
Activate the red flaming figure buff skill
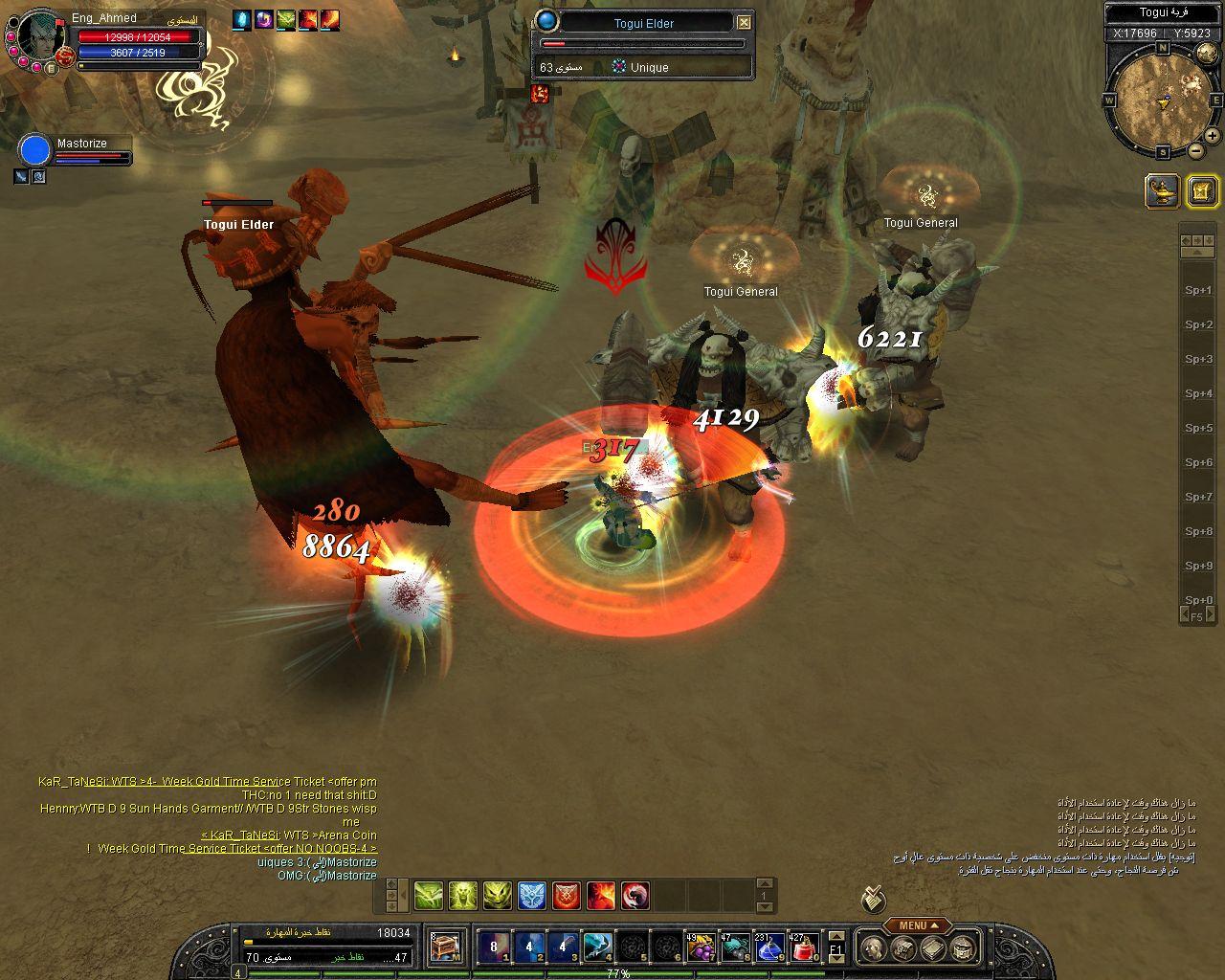tap(601, 896)
